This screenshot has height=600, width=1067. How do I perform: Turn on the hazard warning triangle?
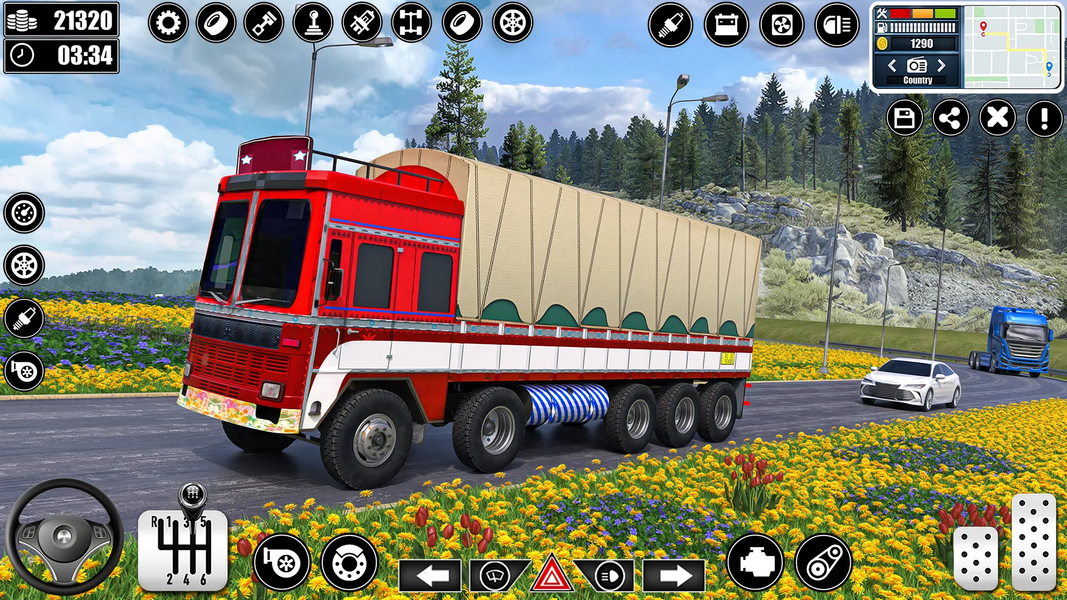coord(551,575)
